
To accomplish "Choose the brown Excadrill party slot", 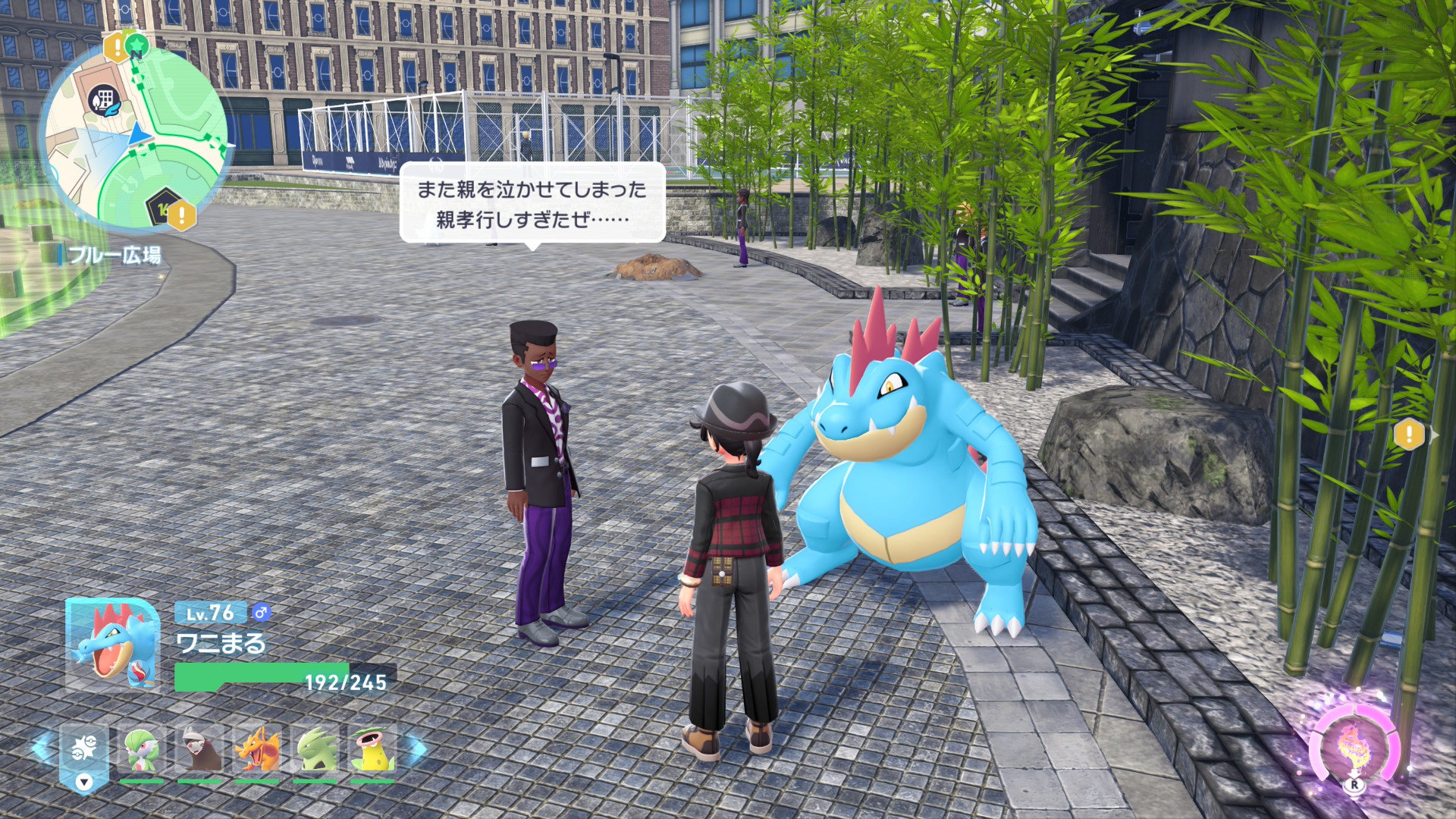I will (199, 750).
